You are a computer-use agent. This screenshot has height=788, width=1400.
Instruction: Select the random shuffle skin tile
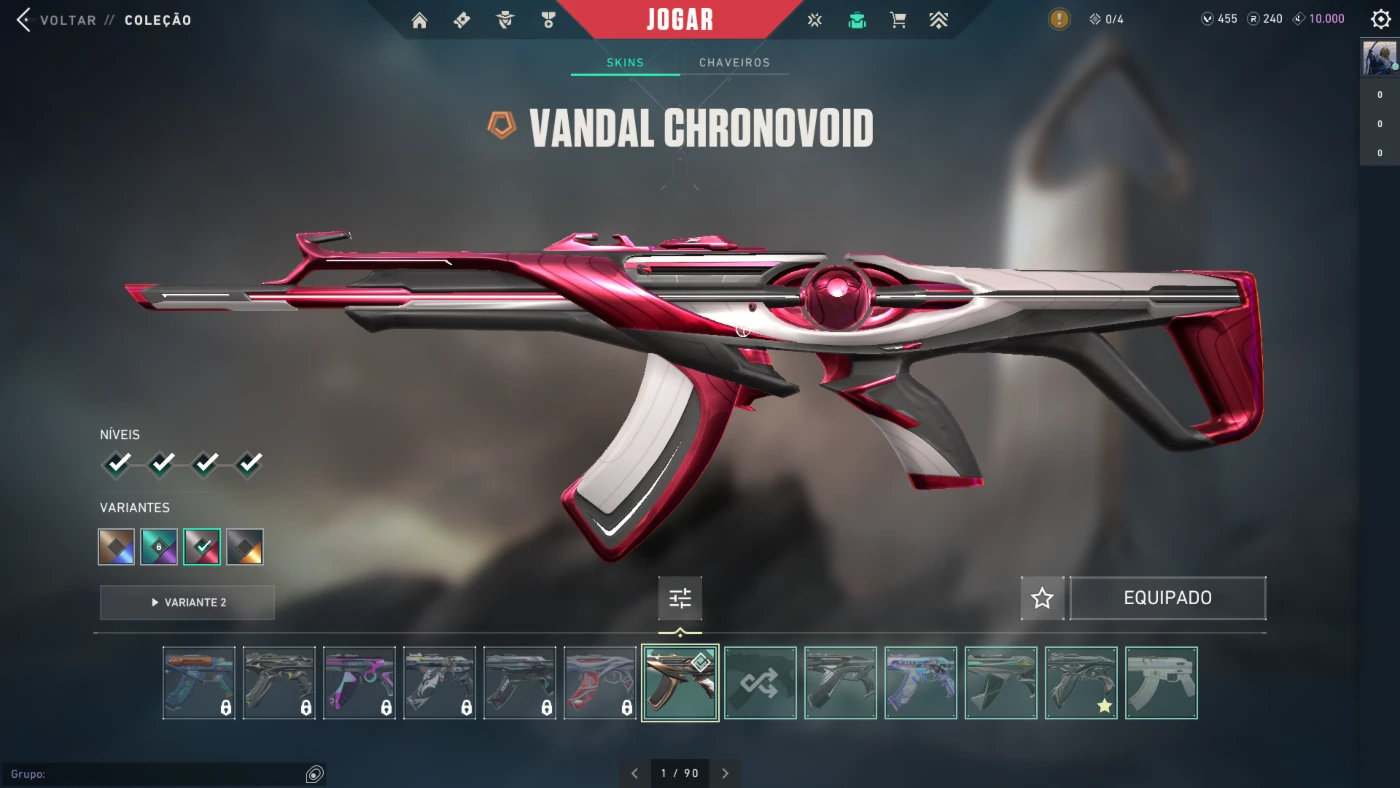(x=760, y=683)
